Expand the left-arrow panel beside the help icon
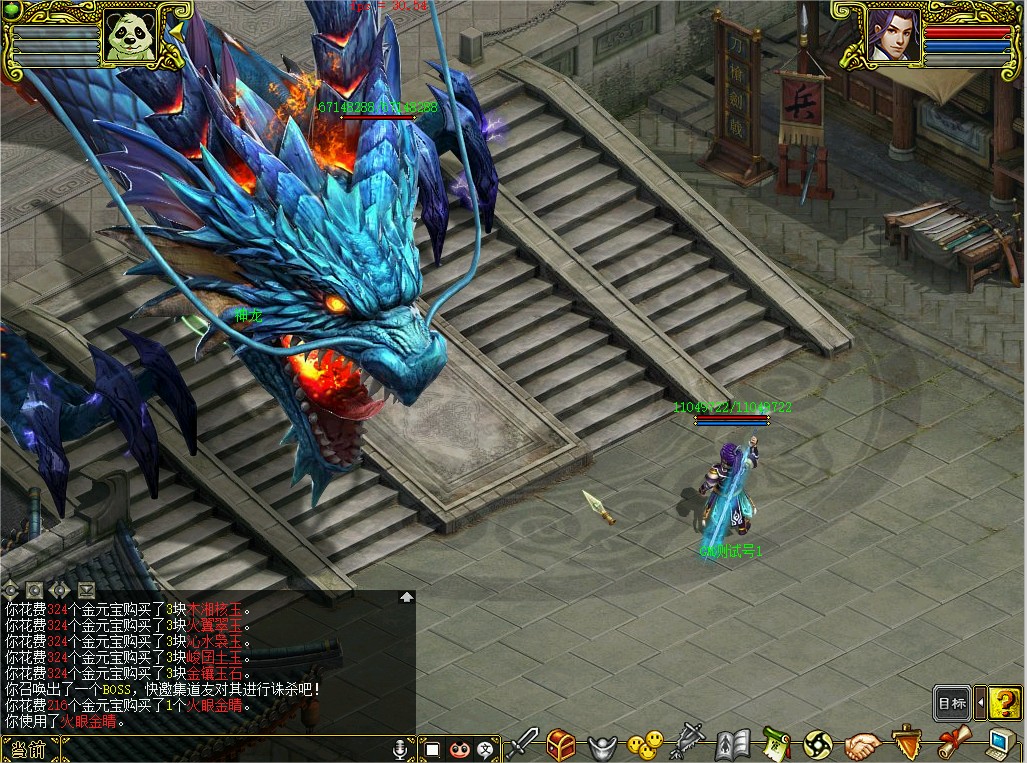Viewport: 1027px width, 763px height. pos(981,703)
